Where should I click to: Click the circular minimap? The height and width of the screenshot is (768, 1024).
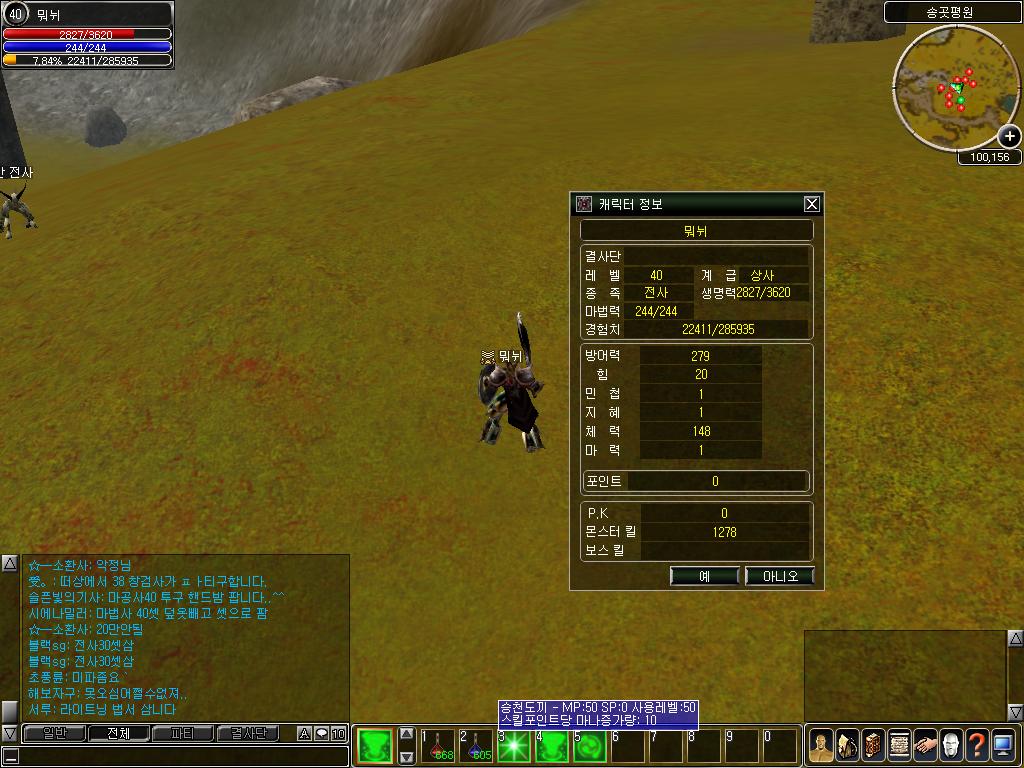click(956, 88)
